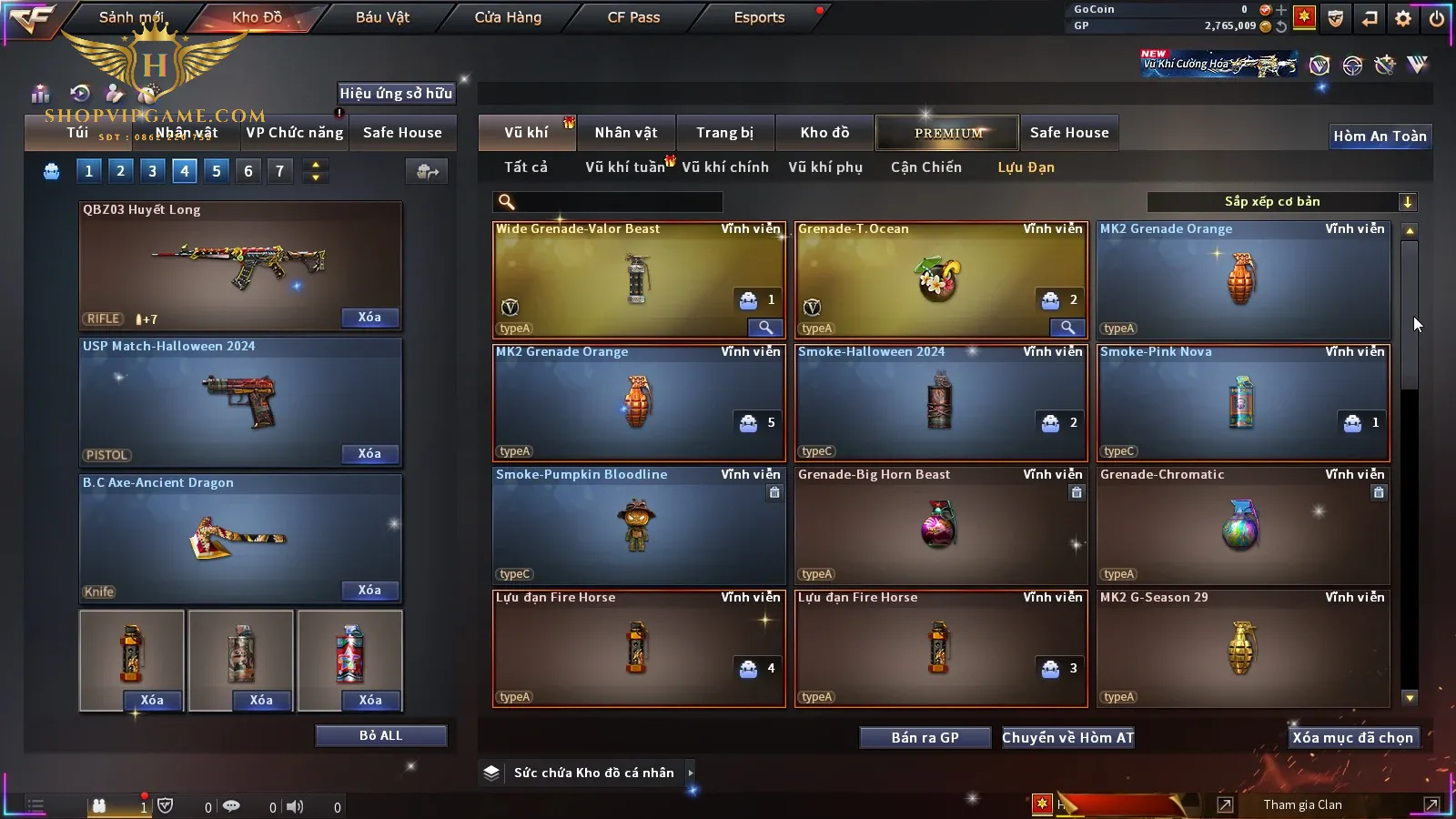
Task: Remove the QBZ03 Huyết Long rifle
Action: 369,318
